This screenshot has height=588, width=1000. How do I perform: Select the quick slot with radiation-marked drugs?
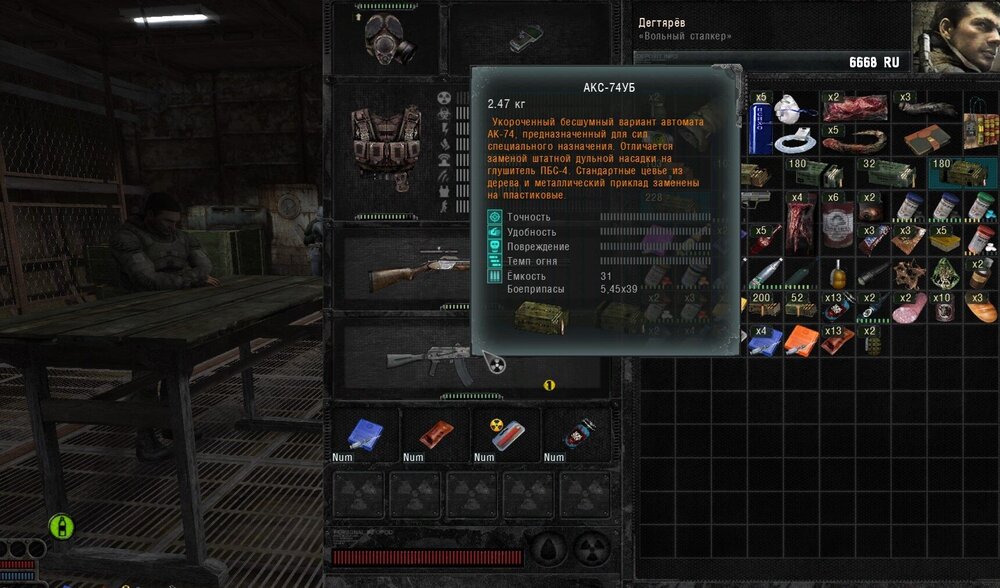[502, 435]
